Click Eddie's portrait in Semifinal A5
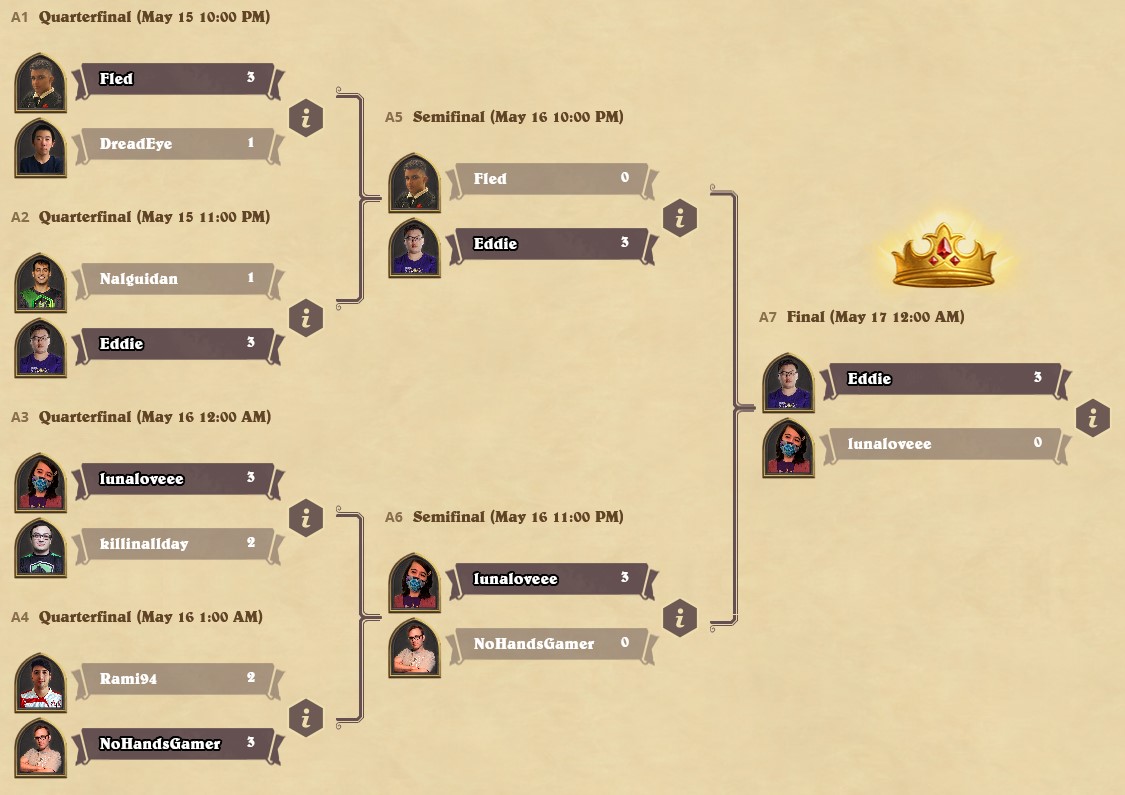Viewport: 1125px width, 795px height. pos(414,248)
